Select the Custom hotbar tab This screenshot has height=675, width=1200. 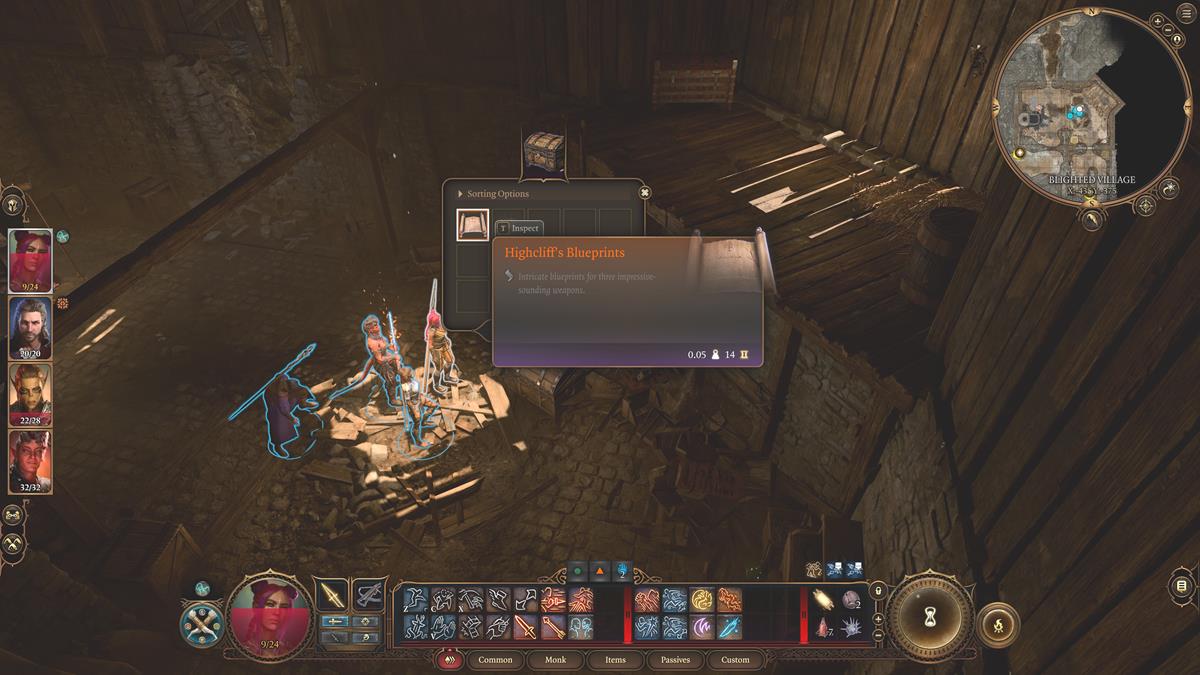pyautogui.click(x=735, y=660)
